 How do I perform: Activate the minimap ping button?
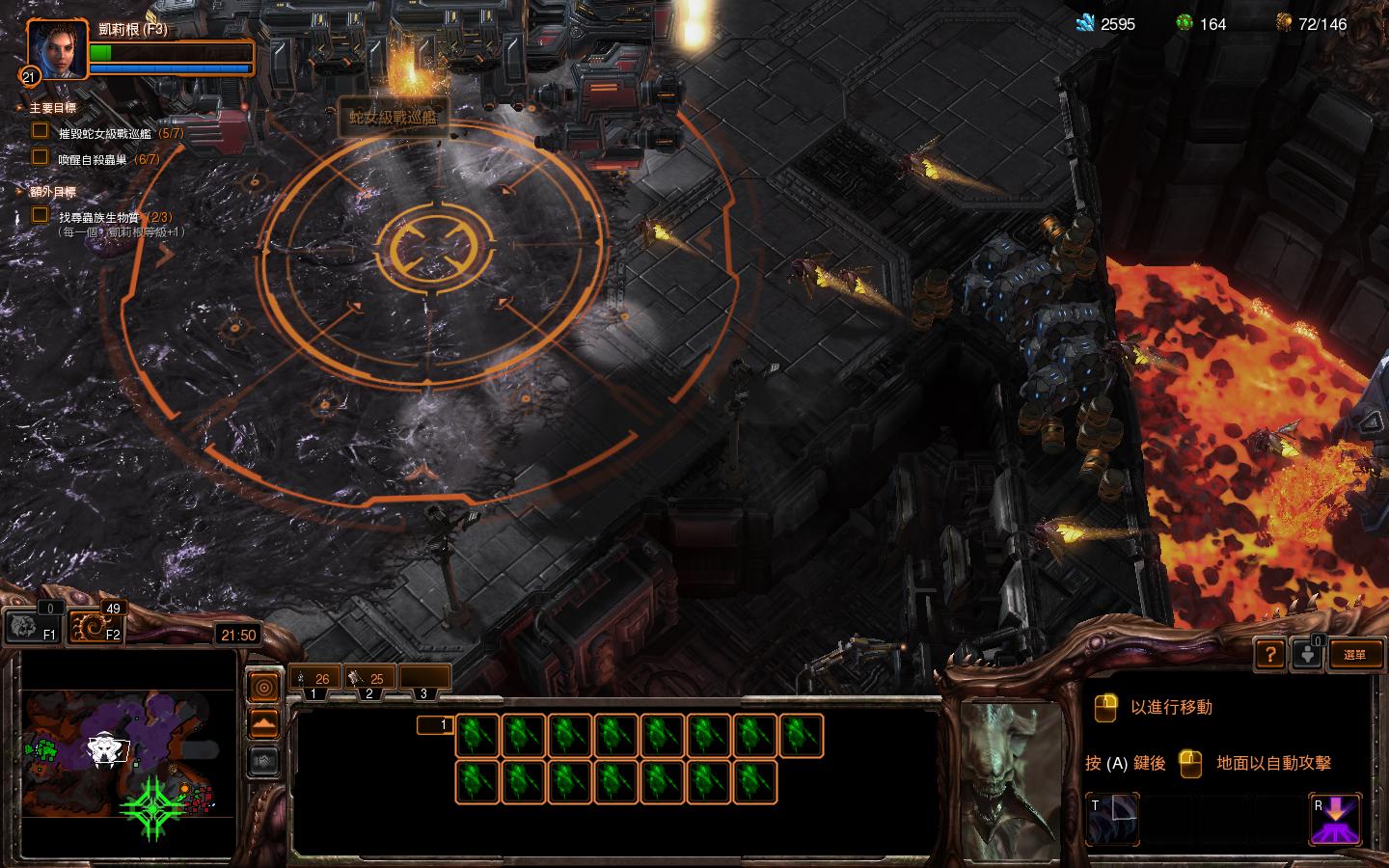264,687
